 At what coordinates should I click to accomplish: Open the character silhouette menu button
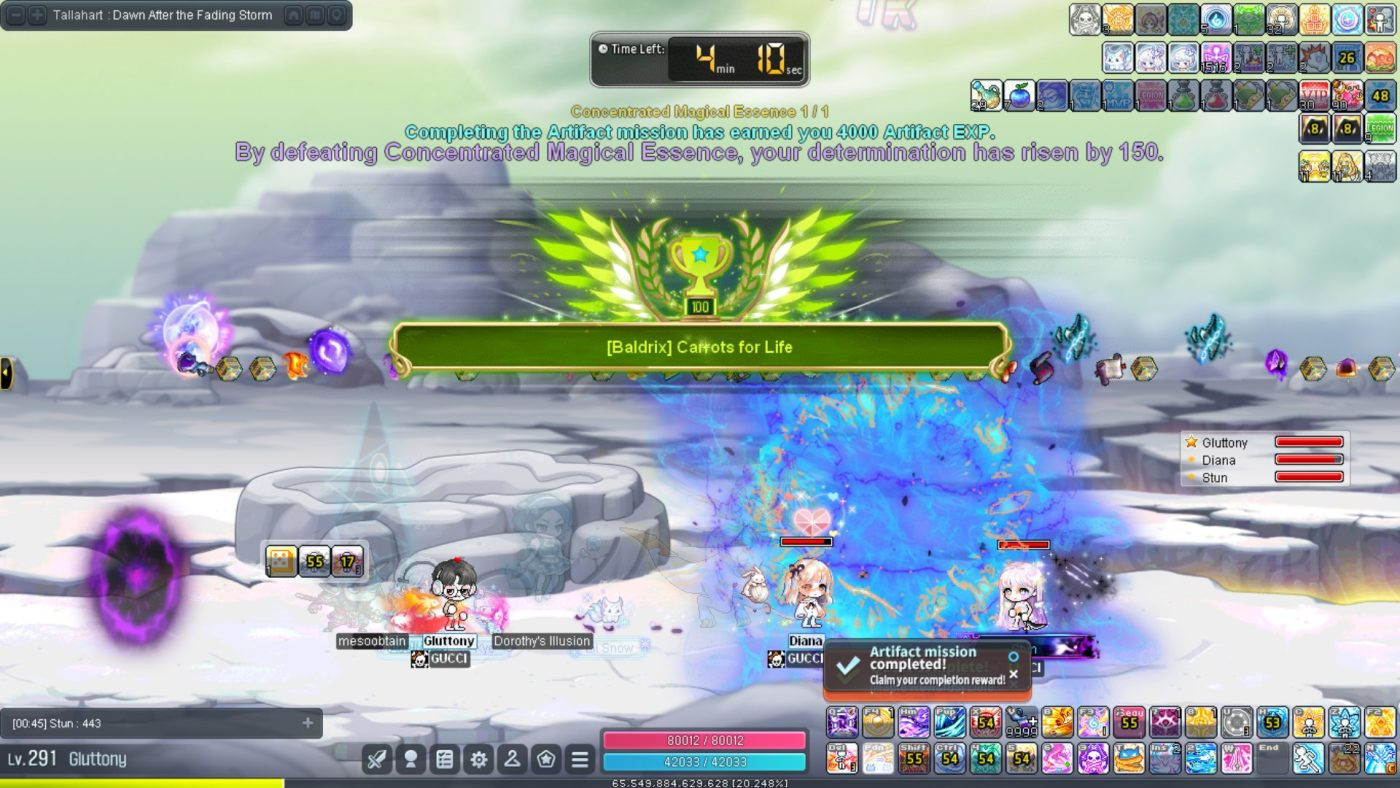pyautogui.click(x=512, y=759)
